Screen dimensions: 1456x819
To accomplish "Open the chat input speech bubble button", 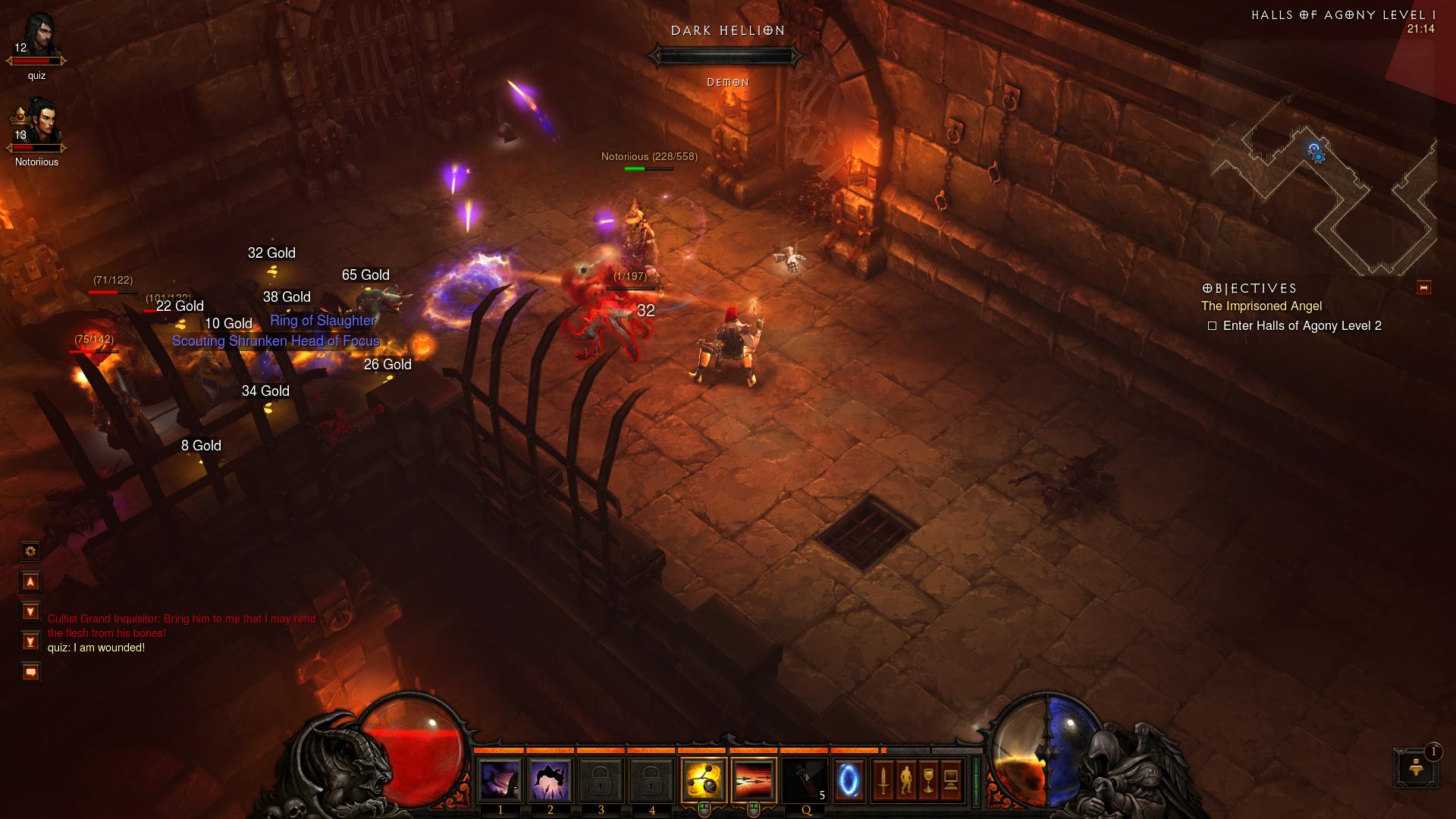I will coord(30,672).
